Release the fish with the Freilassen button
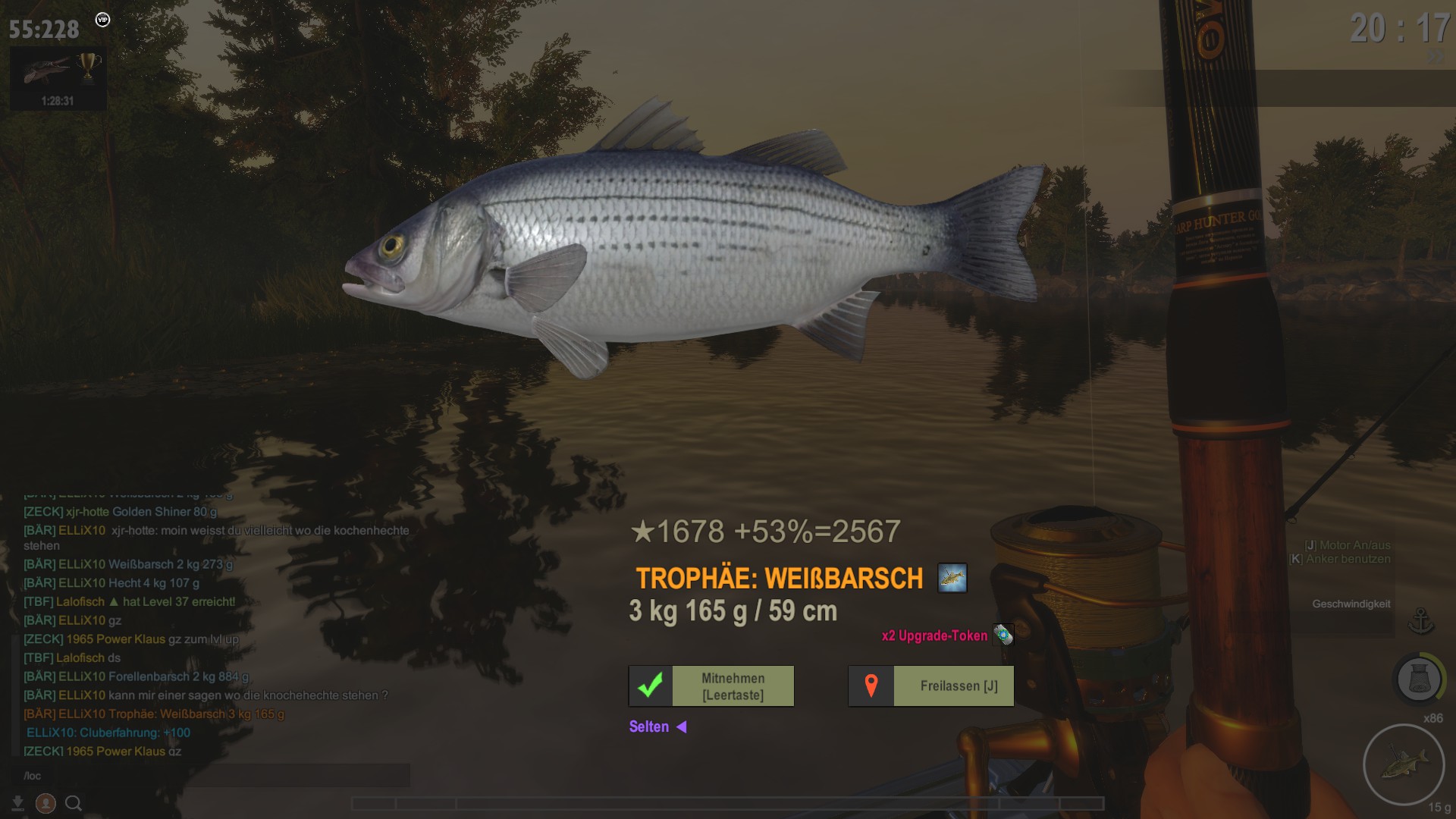1456x819 pixels. tap(930, 686)
